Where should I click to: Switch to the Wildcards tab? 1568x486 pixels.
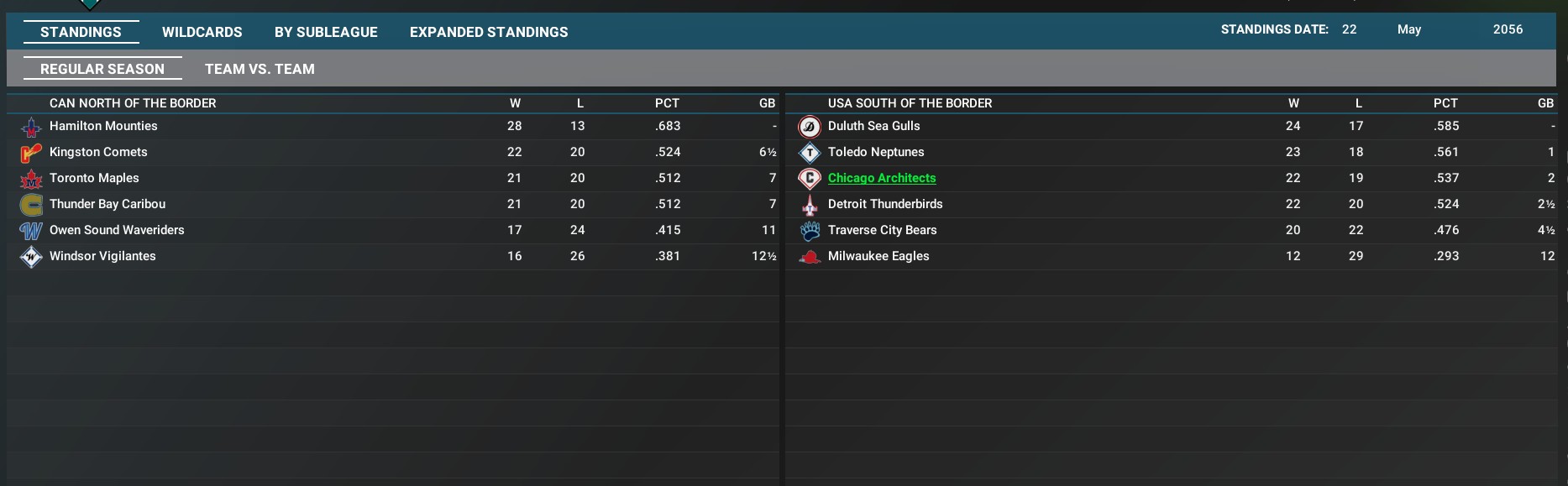pyautogui.click(x=202, y=32)
